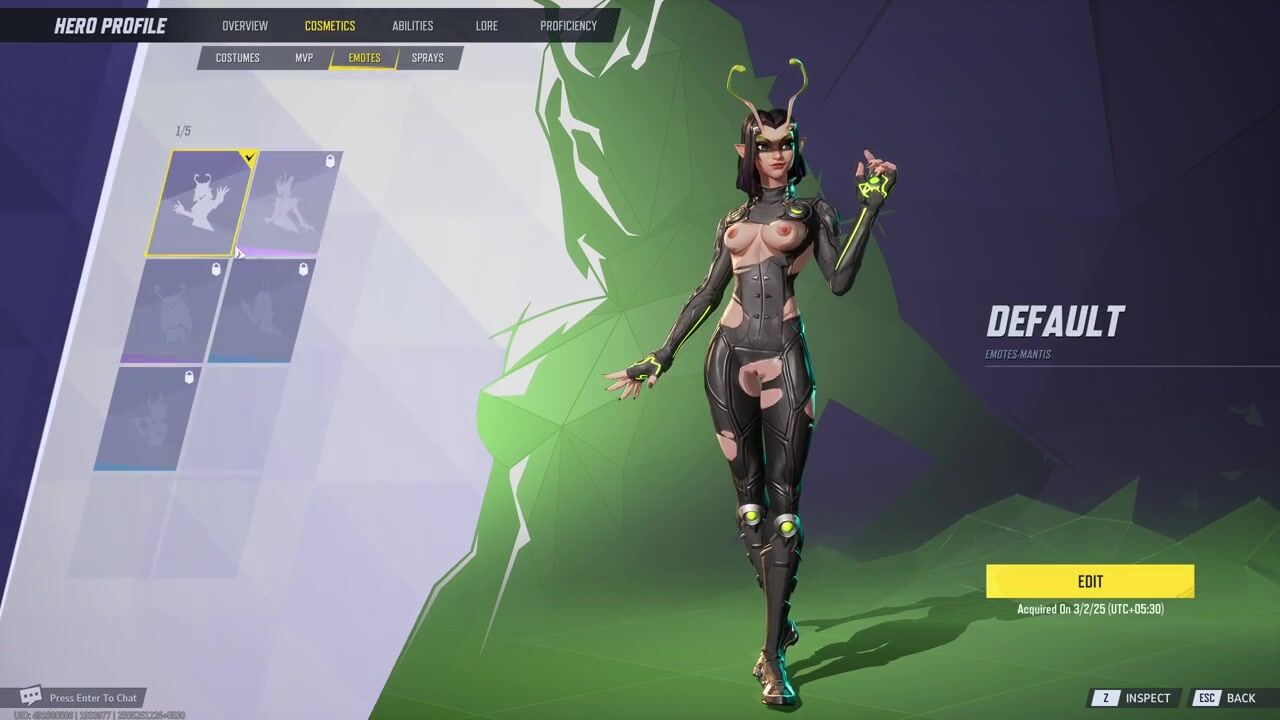Choose the Emotes sub-tab
This screenshot has height=720, width=1280.
click(x=364, y=58)
